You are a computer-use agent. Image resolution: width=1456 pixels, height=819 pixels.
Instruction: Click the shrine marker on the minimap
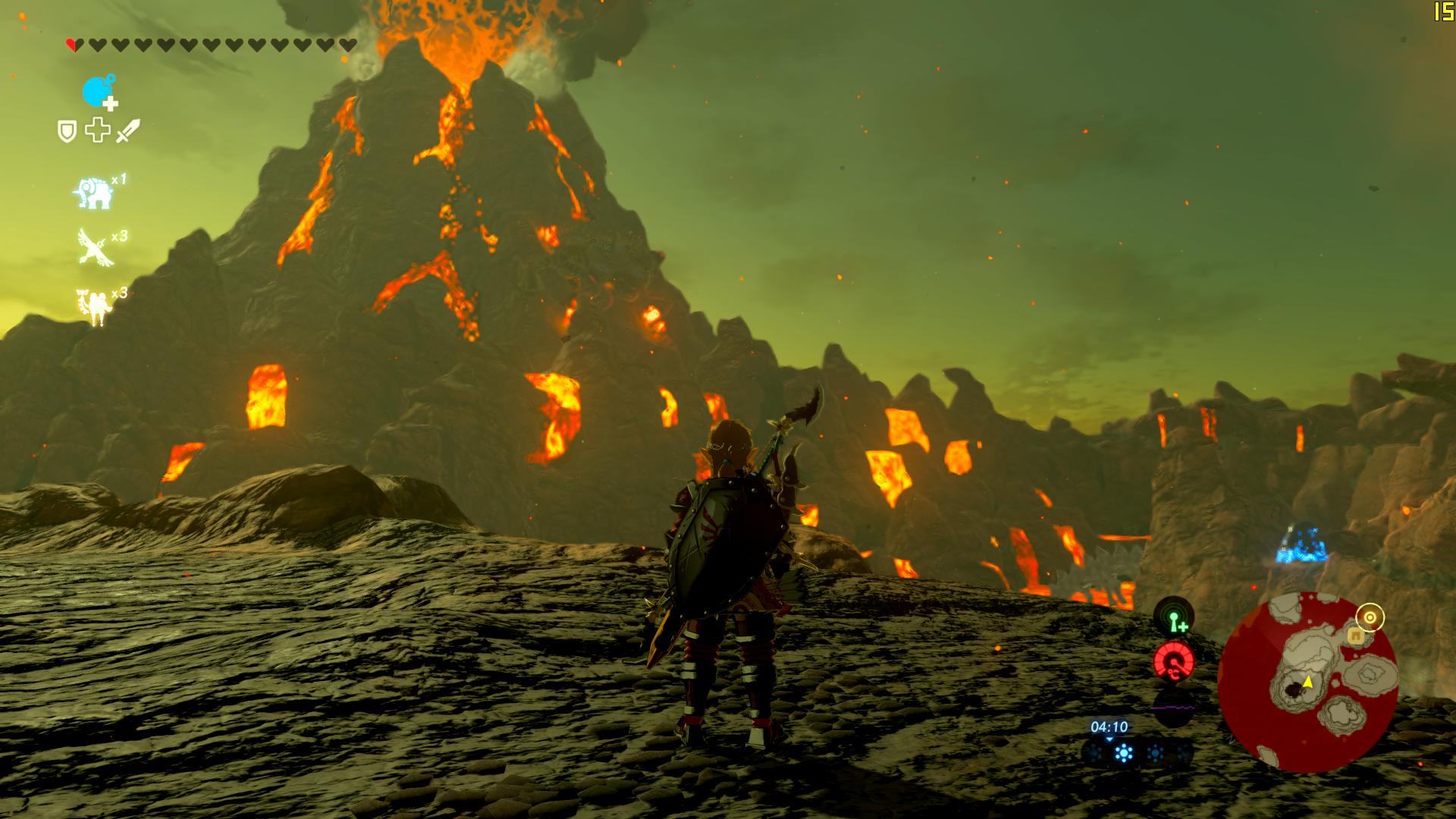coord(1355,637)
